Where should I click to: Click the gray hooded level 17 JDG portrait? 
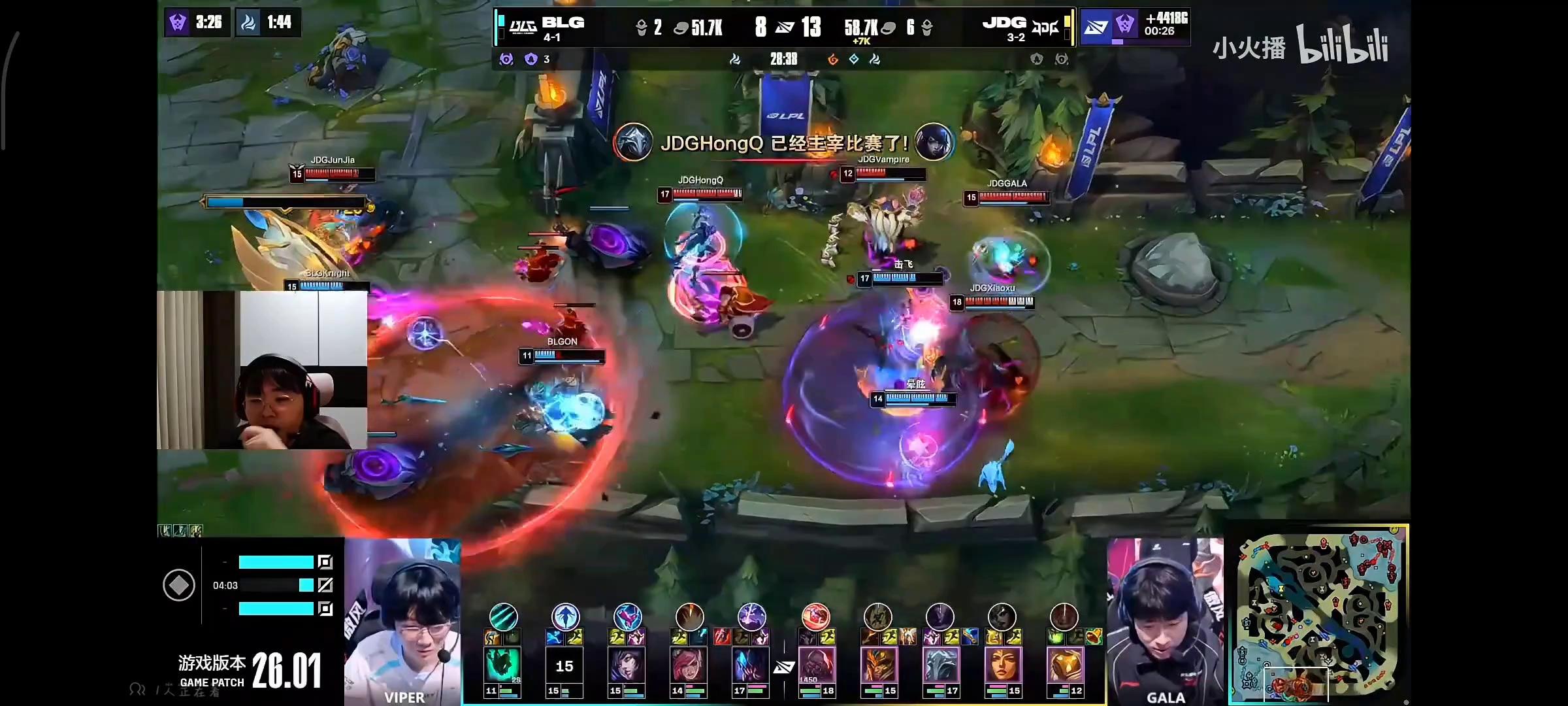point(940,666)
